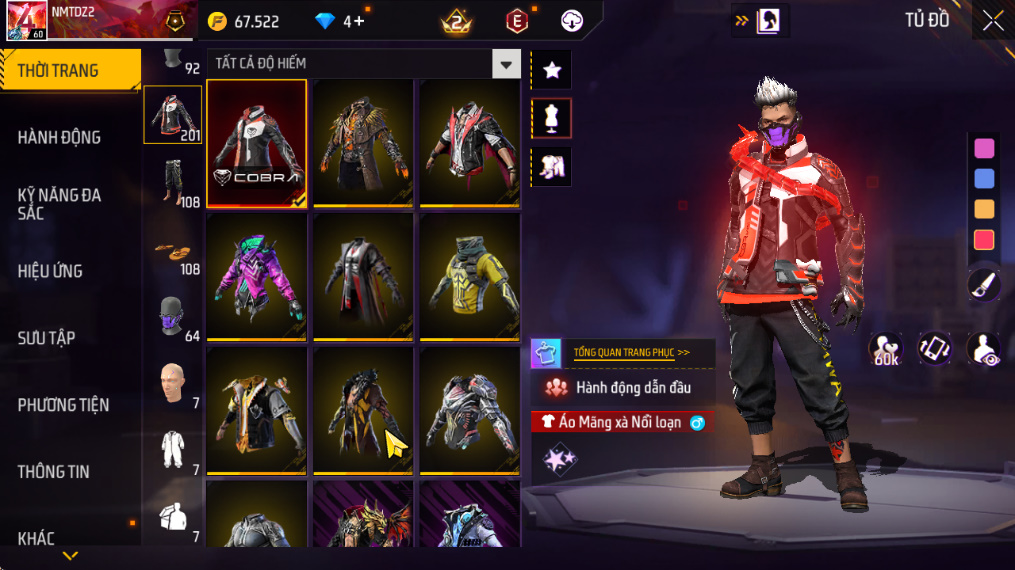
Task: Go to the Sưu Tập tab
Action: pyautogui.click(x=47, y=338)
